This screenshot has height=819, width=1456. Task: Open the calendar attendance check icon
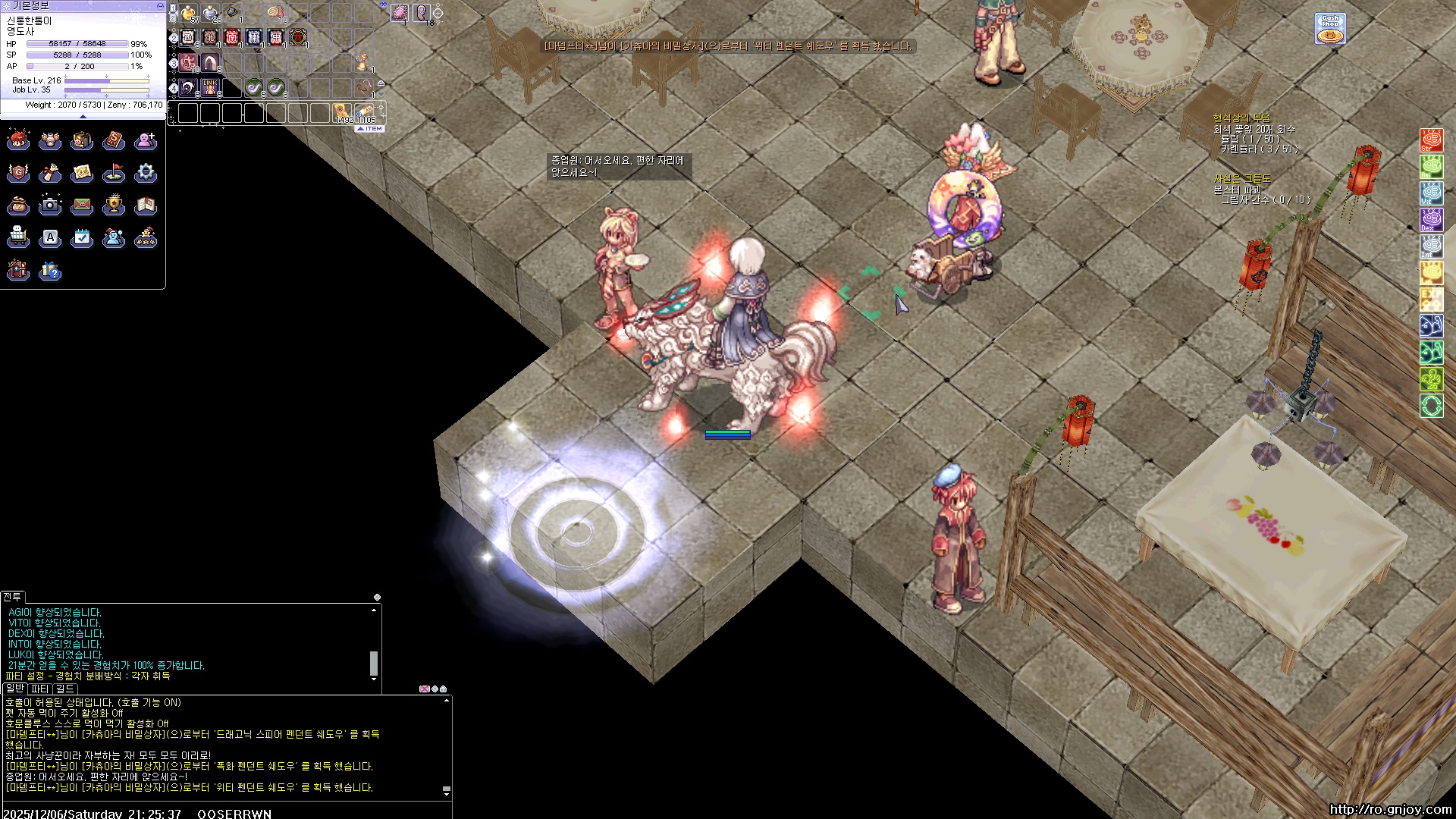tap(82, 238)
